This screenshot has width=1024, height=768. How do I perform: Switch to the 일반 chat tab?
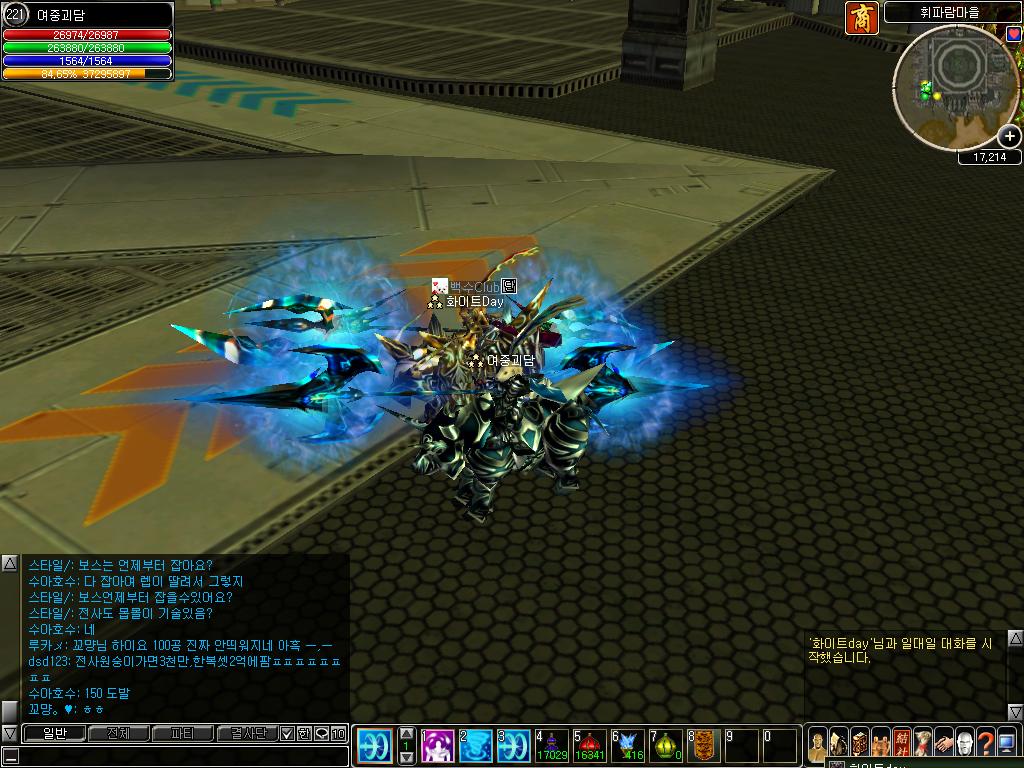[53, 733]
